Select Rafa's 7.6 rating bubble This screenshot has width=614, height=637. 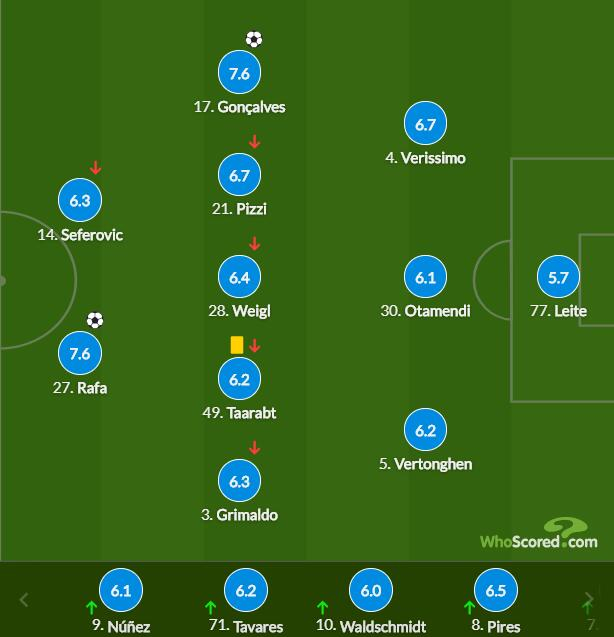[x=80, y=354]
